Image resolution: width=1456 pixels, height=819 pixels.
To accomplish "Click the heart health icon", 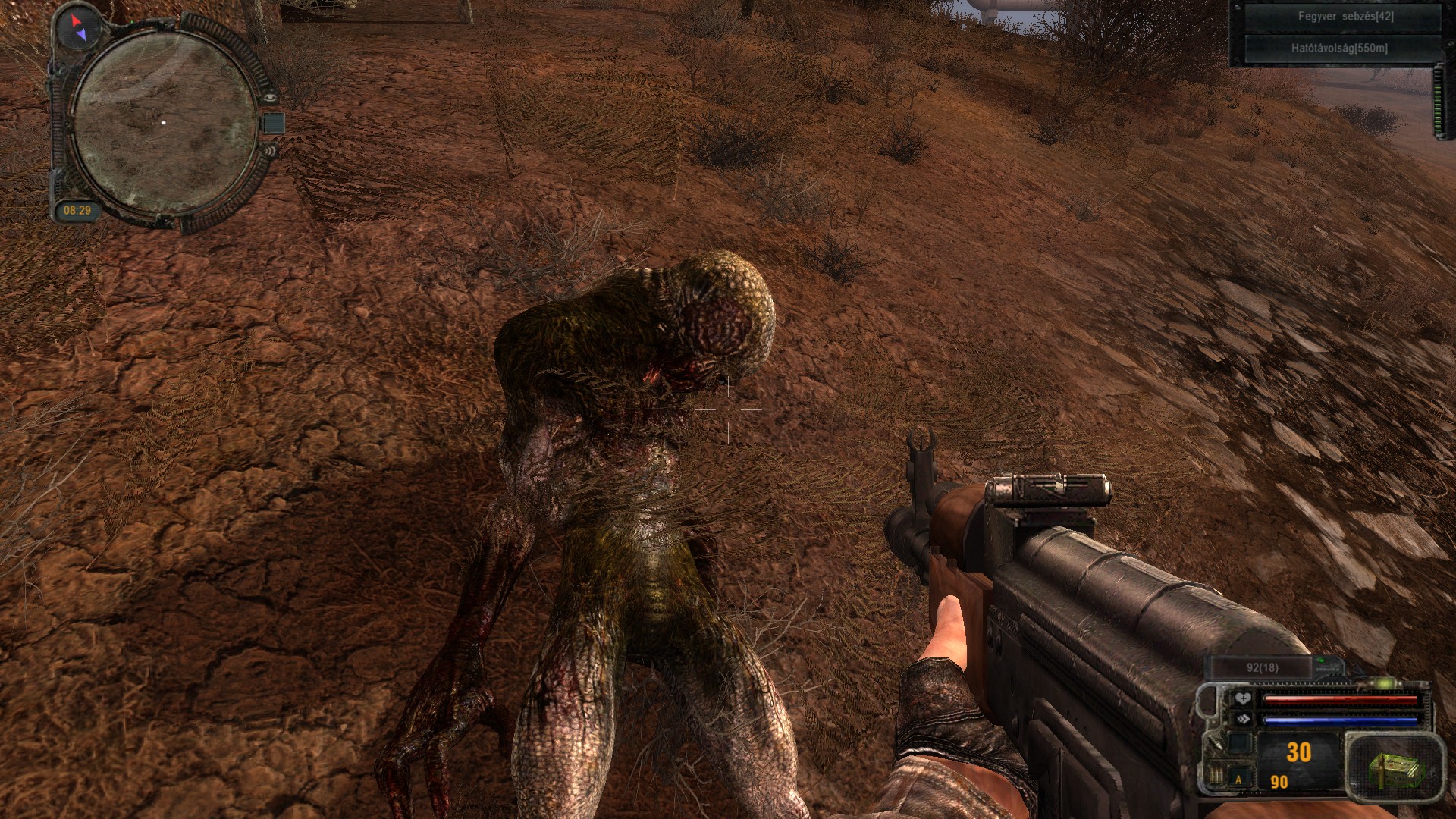I will 1242,698.
